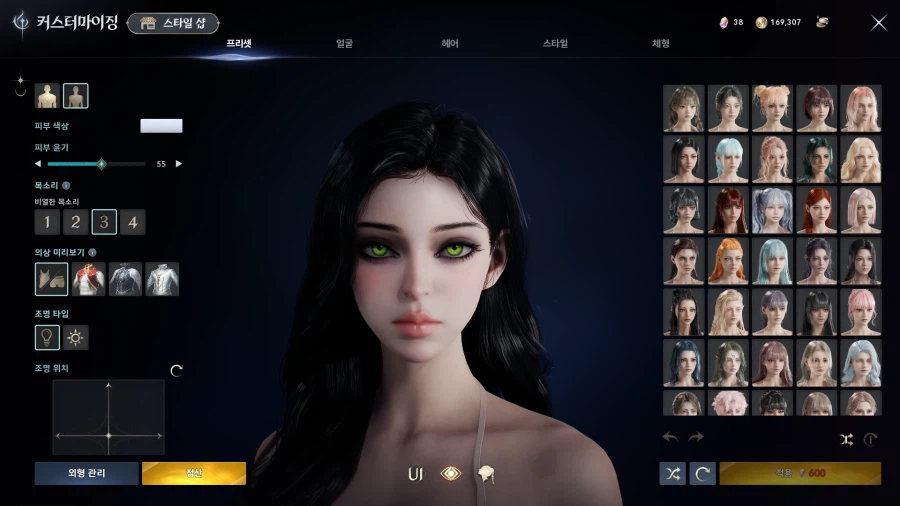Switch to the 얼굴 face tab
Viewport: 900px width, 506px height.
pos(344,44)
